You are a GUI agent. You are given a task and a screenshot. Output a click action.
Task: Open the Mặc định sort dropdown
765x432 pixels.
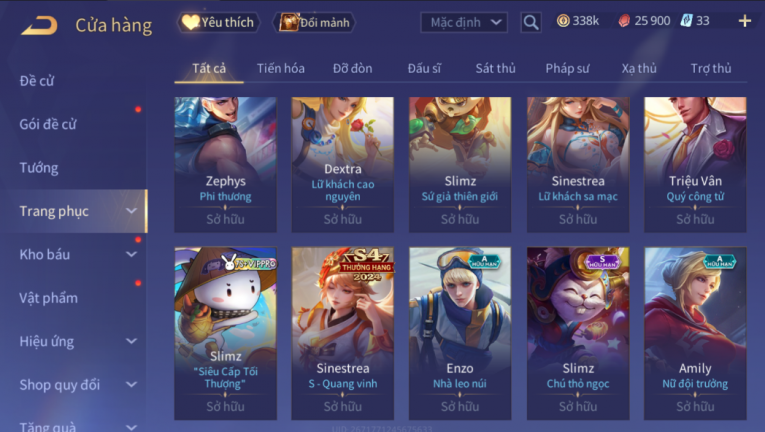(x=463, y=22)
